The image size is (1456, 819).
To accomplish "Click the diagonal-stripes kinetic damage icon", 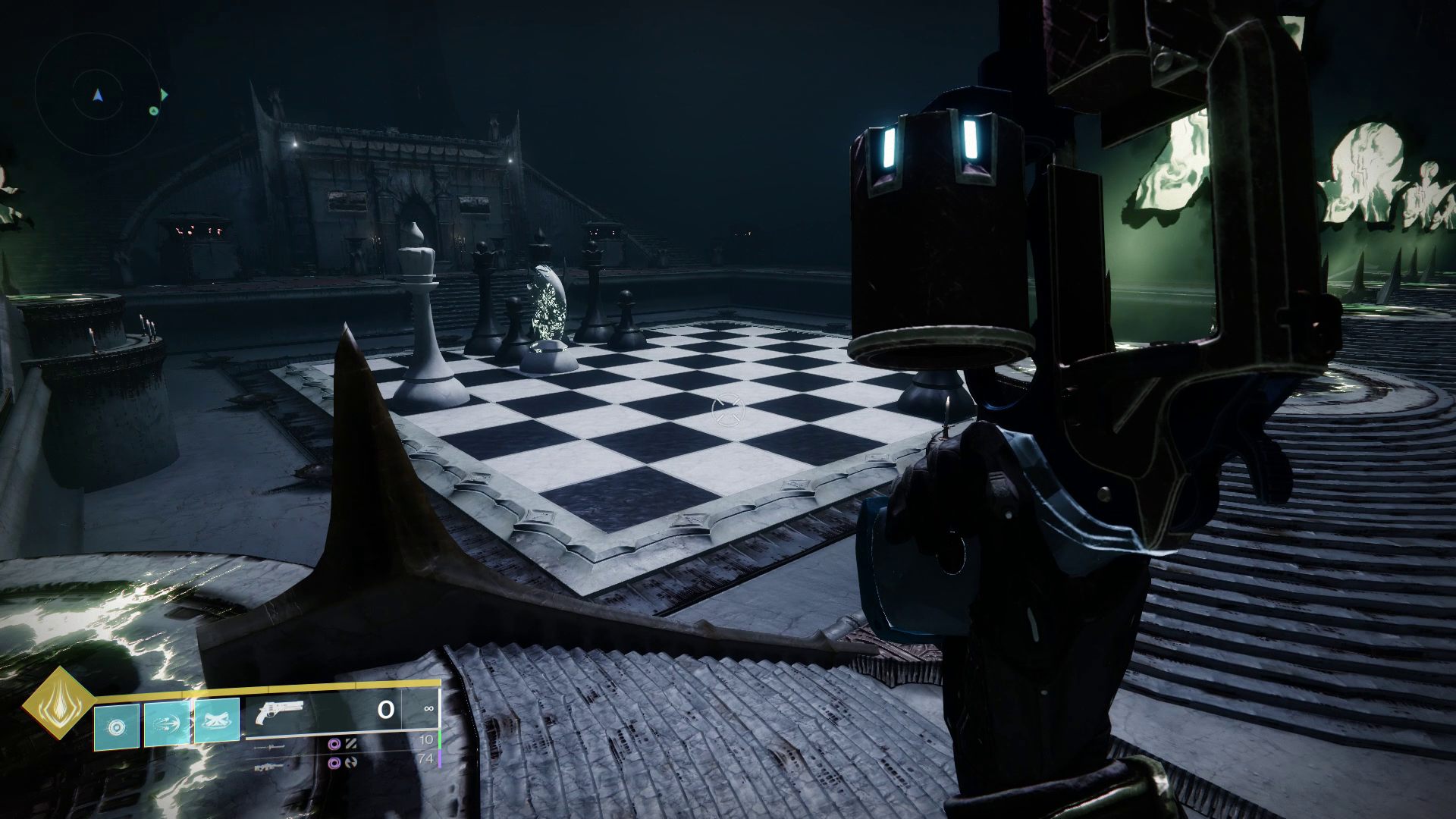I will coord(351,745).
